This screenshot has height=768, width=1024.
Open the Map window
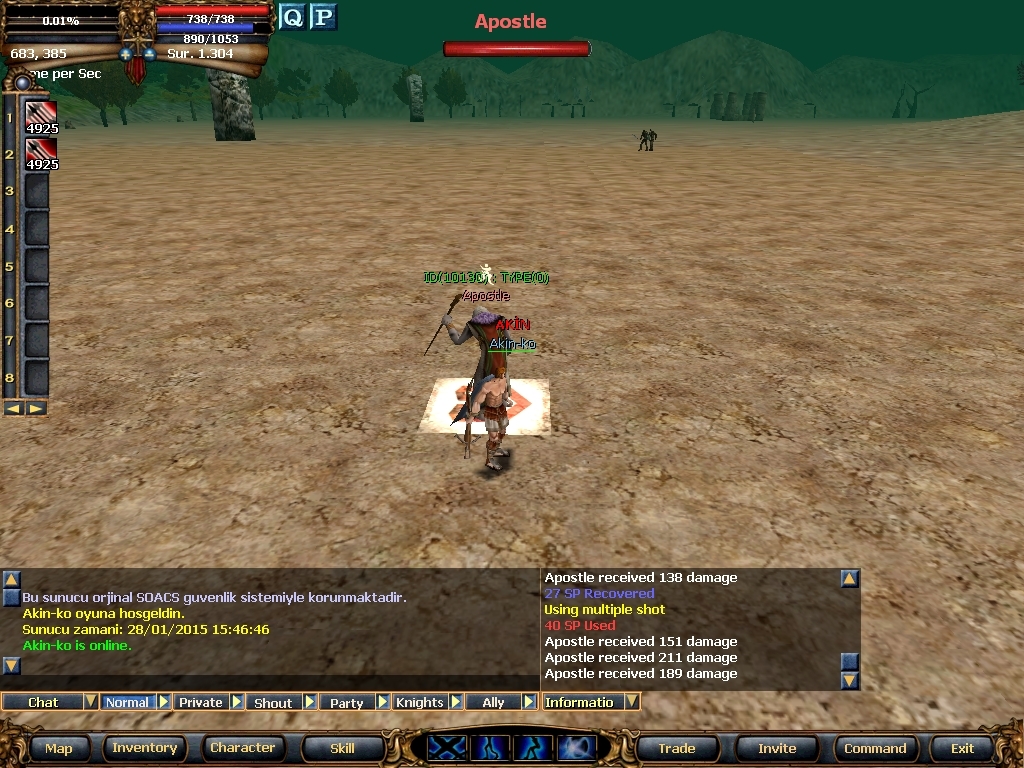pyautogui.click(x=58, y=748)
